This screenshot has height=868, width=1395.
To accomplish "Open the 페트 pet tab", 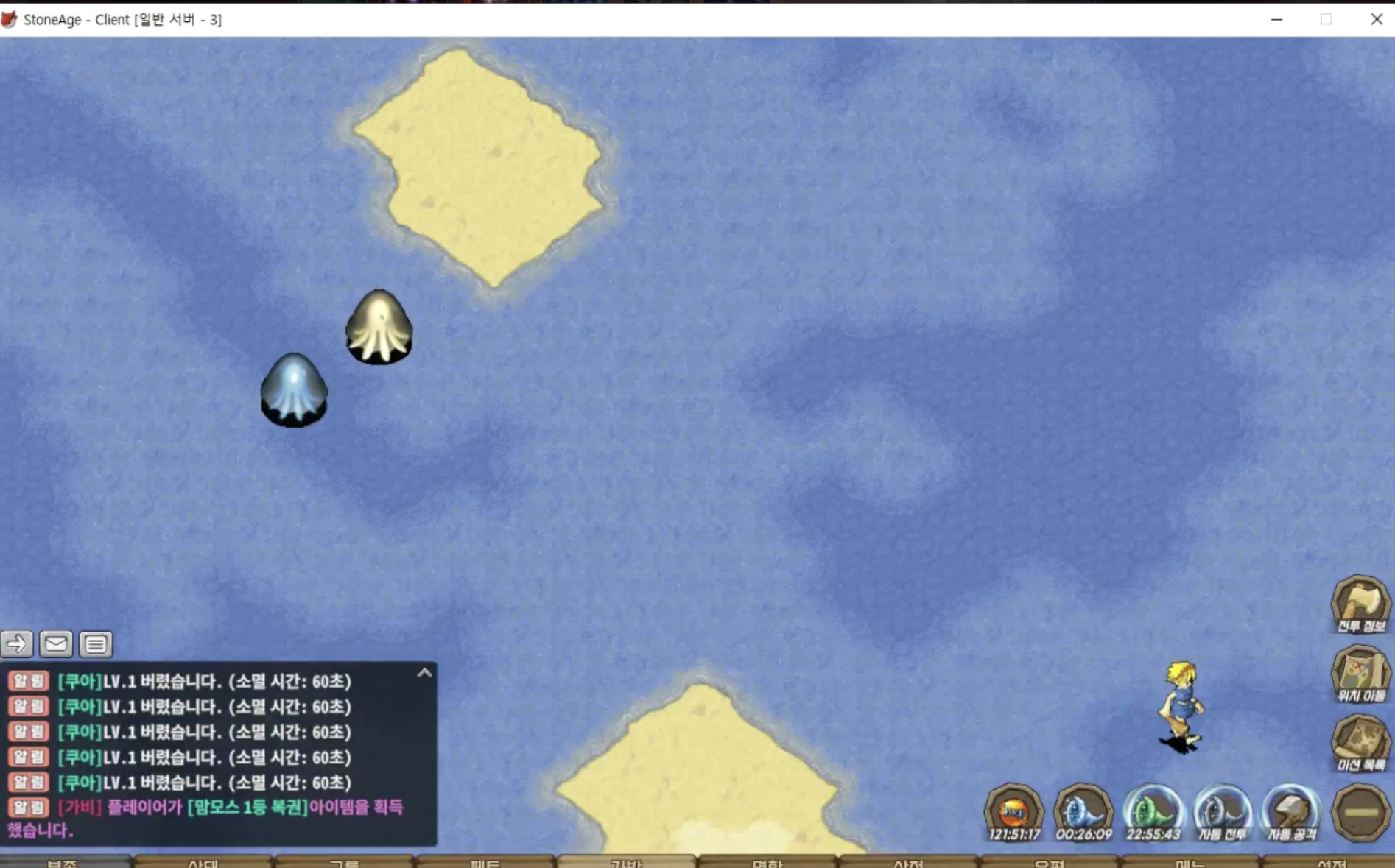I will (485, 862).
